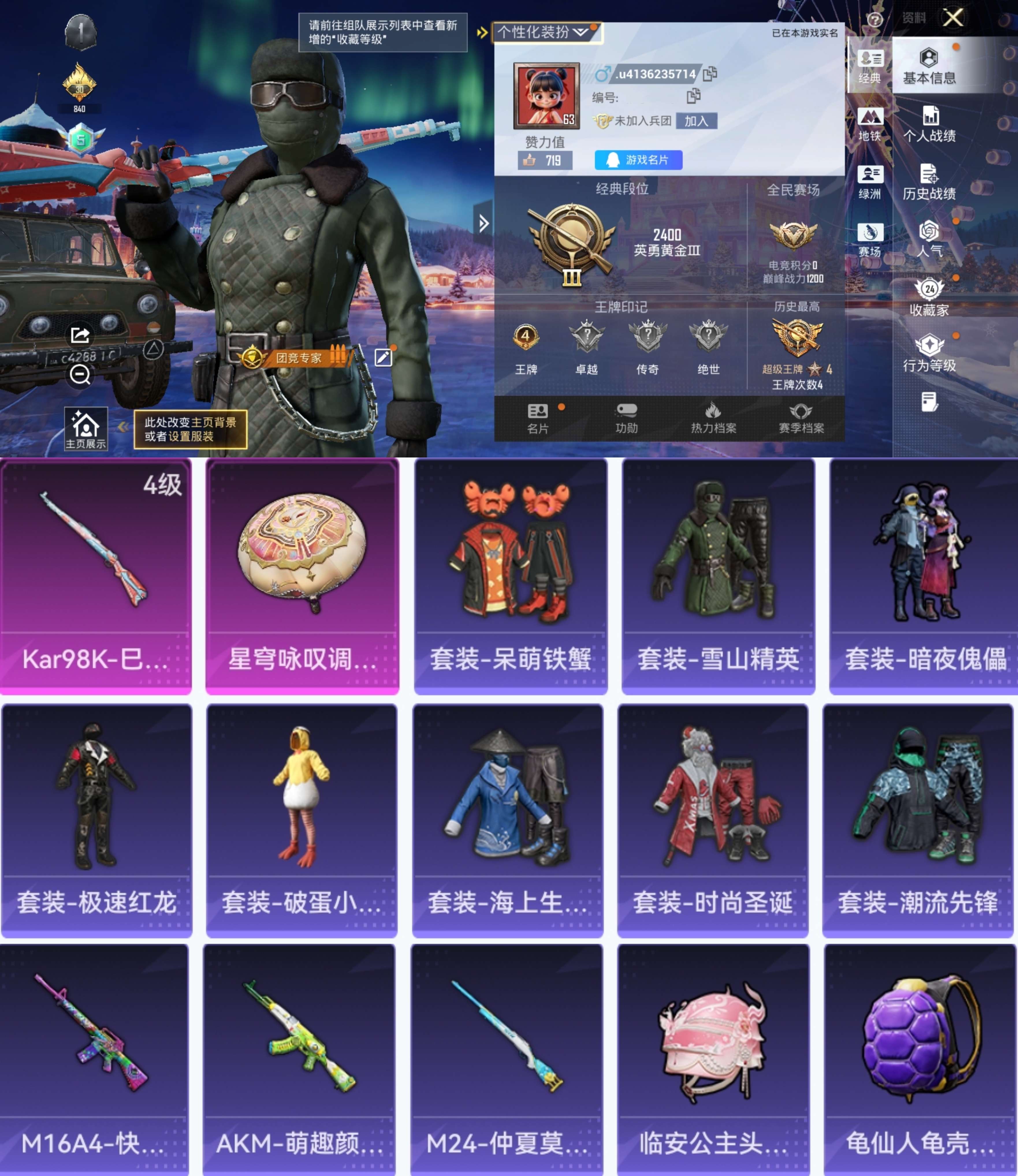Open the help question mark icon

tap(876, 20)
